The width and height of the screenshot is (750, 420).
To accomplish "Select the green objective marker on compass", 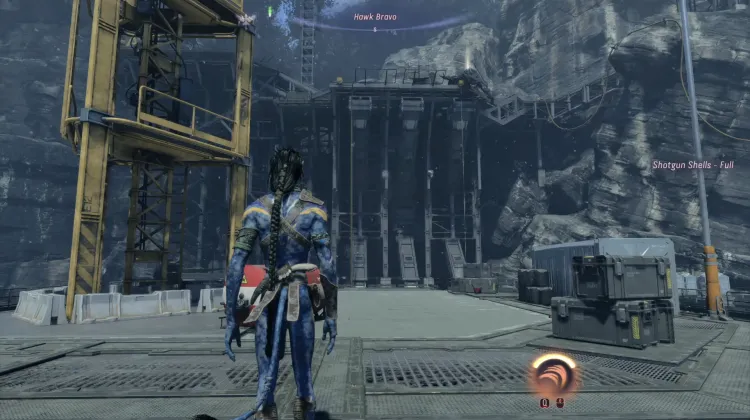I will pos(271,11).
